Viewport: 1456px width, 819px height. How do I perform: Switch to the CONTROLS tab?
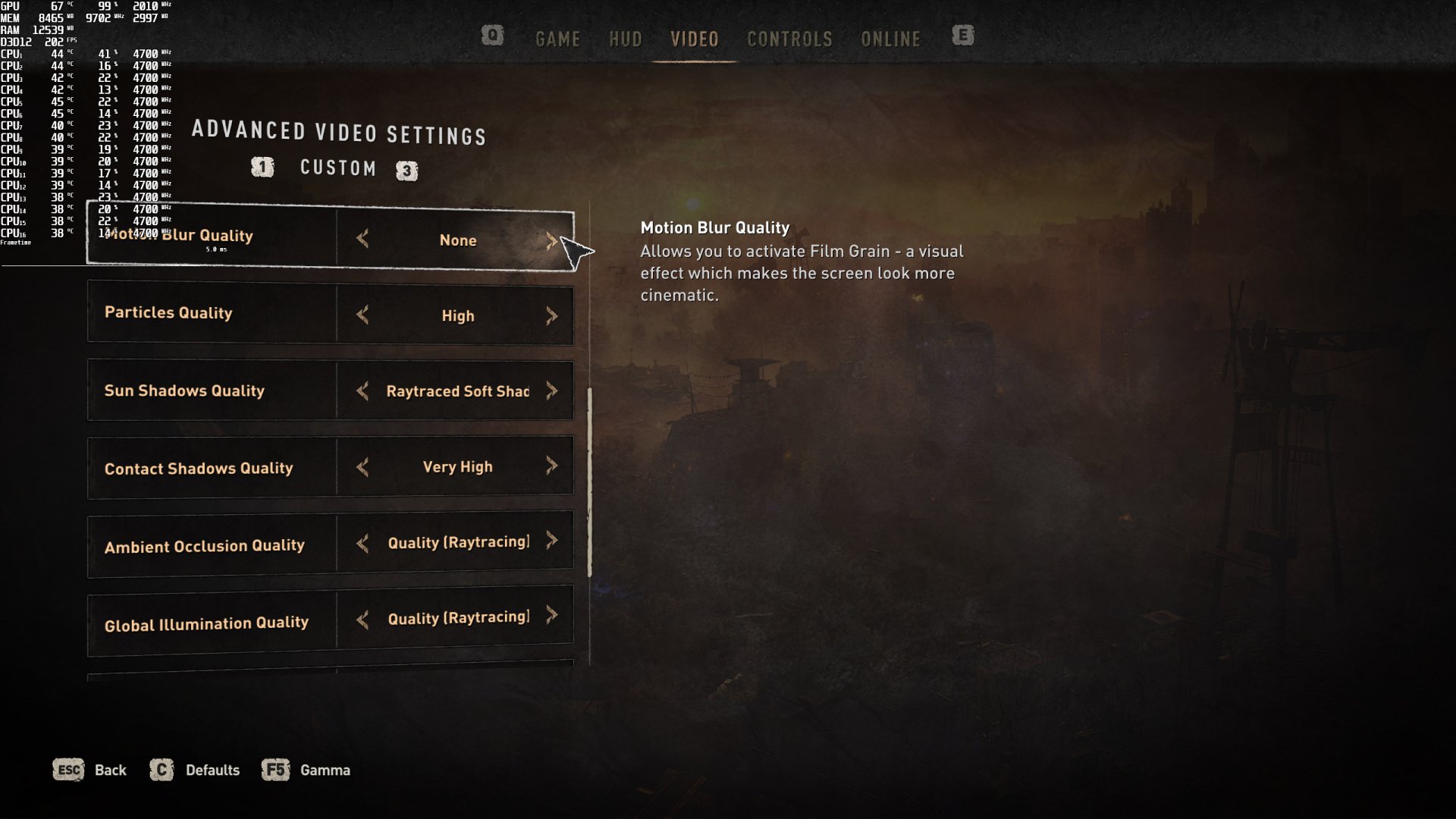789,39
